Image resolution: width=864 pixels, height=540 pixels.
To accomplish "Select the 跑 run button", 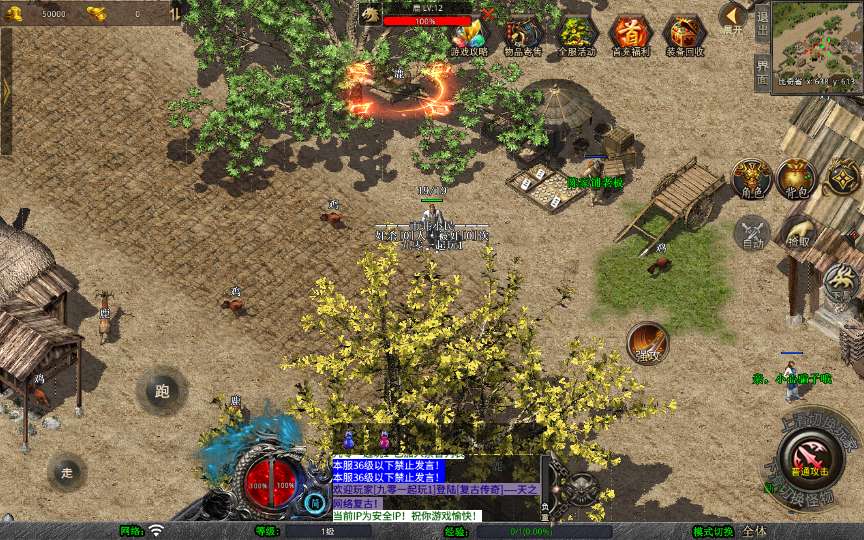I will point(161,391).
